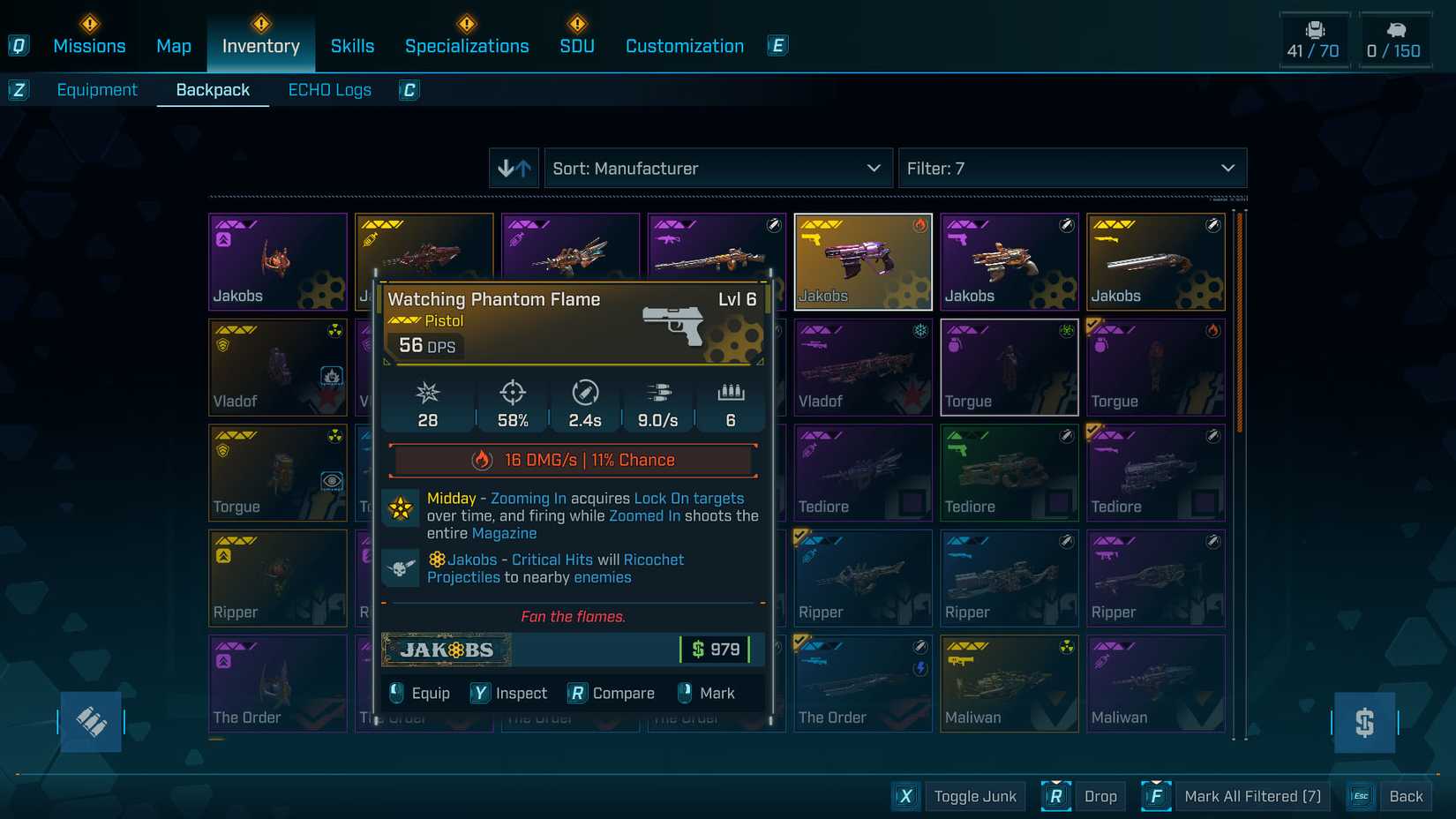The height and width of the screenshot is (819, 1456).
Task: Click the Jakobs manufacturer logo in the tooltip
Action: click(446, 650)
